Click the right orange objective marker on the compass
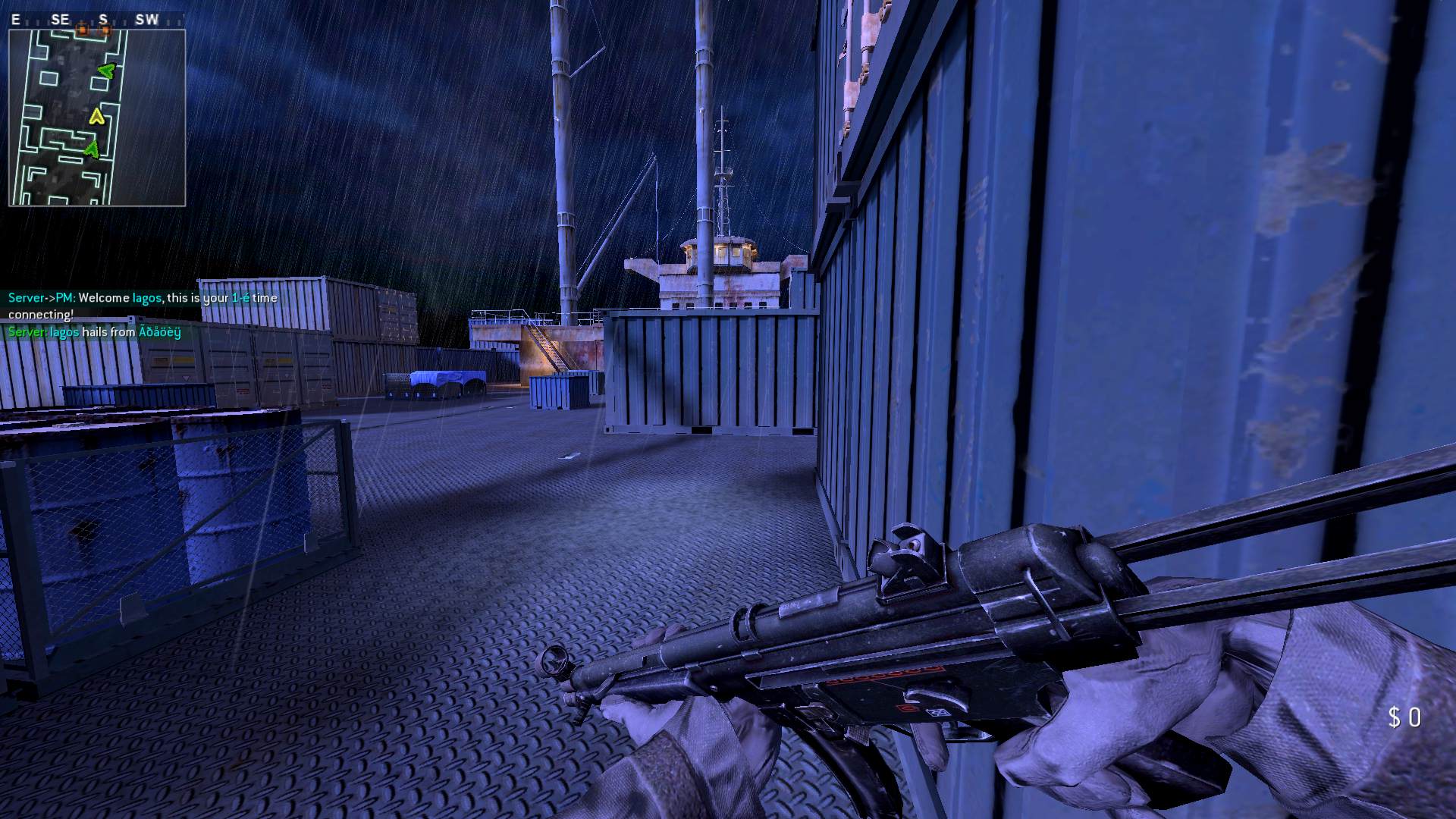Viewport: 1456px width, 819px height. [x=105, y=30]
